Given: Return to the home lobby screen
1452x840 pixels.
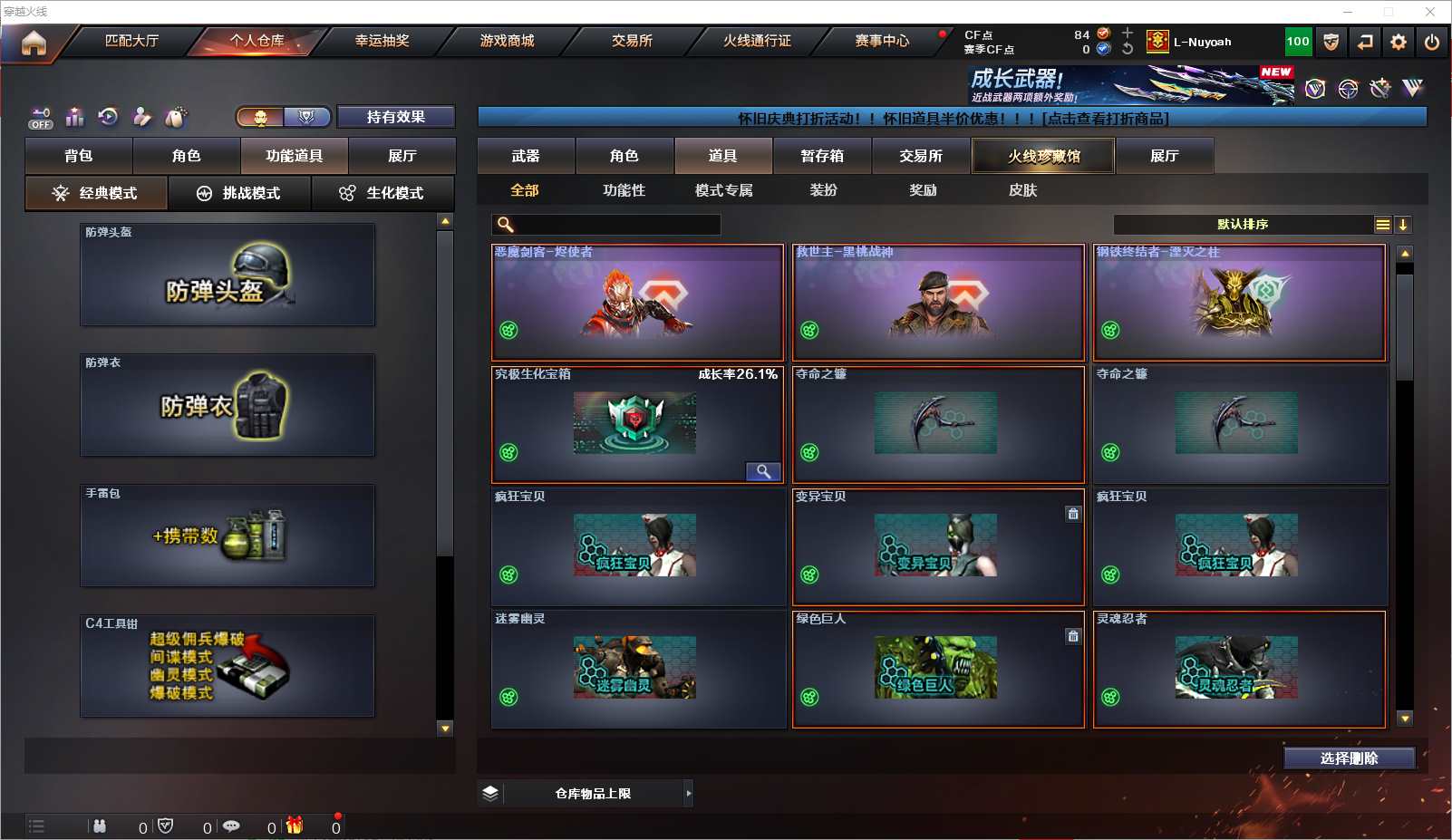Looking at the screenshot, I should click(34, 43).
